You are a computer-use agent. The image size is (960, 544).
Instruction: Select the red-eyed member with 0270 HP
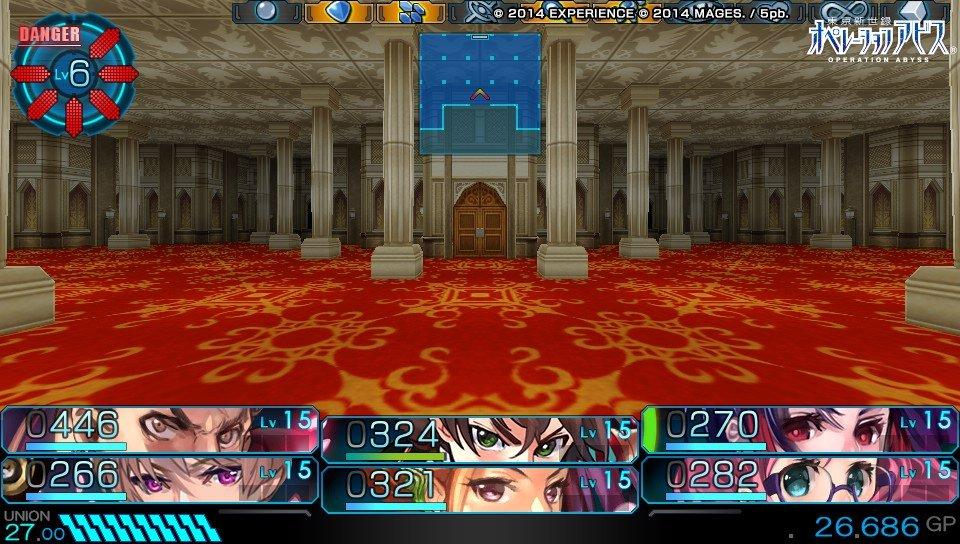click(798, 429)
